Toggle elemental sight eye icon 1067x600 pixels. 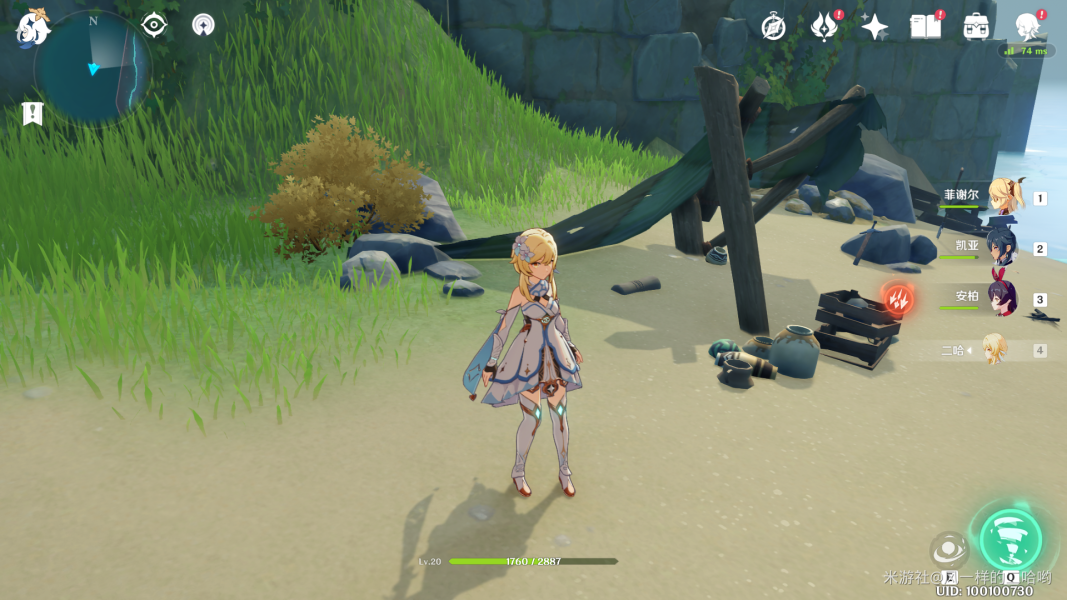154,24
